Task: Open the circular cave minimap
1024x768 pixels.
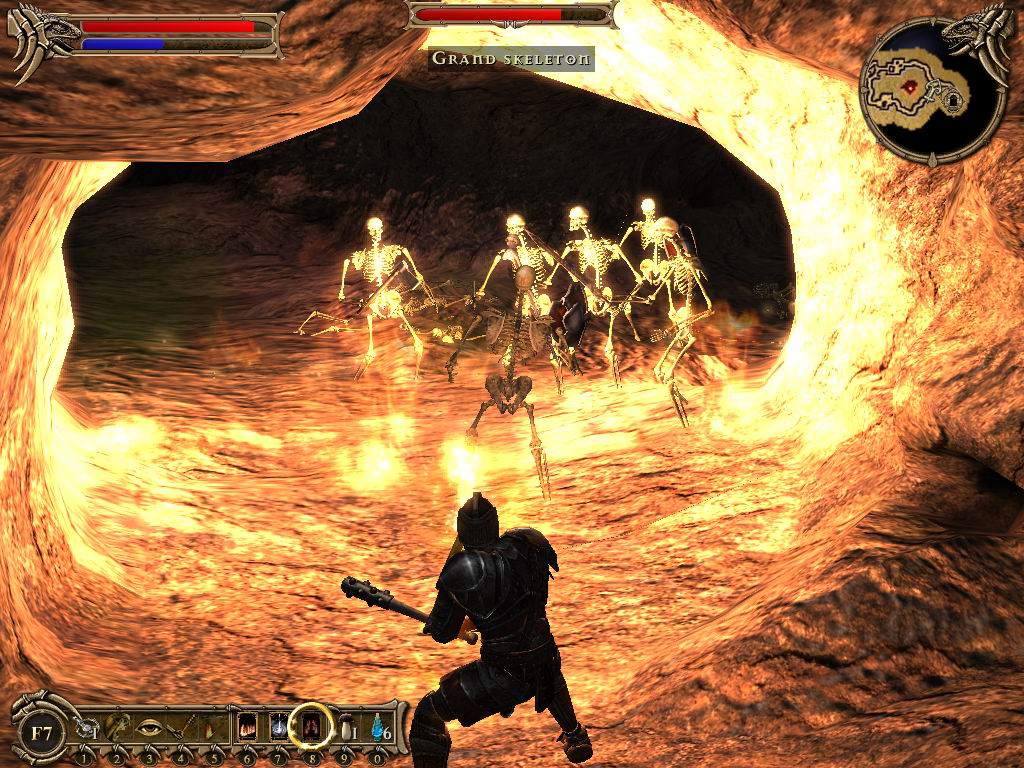Action: (x=932, y=92)
